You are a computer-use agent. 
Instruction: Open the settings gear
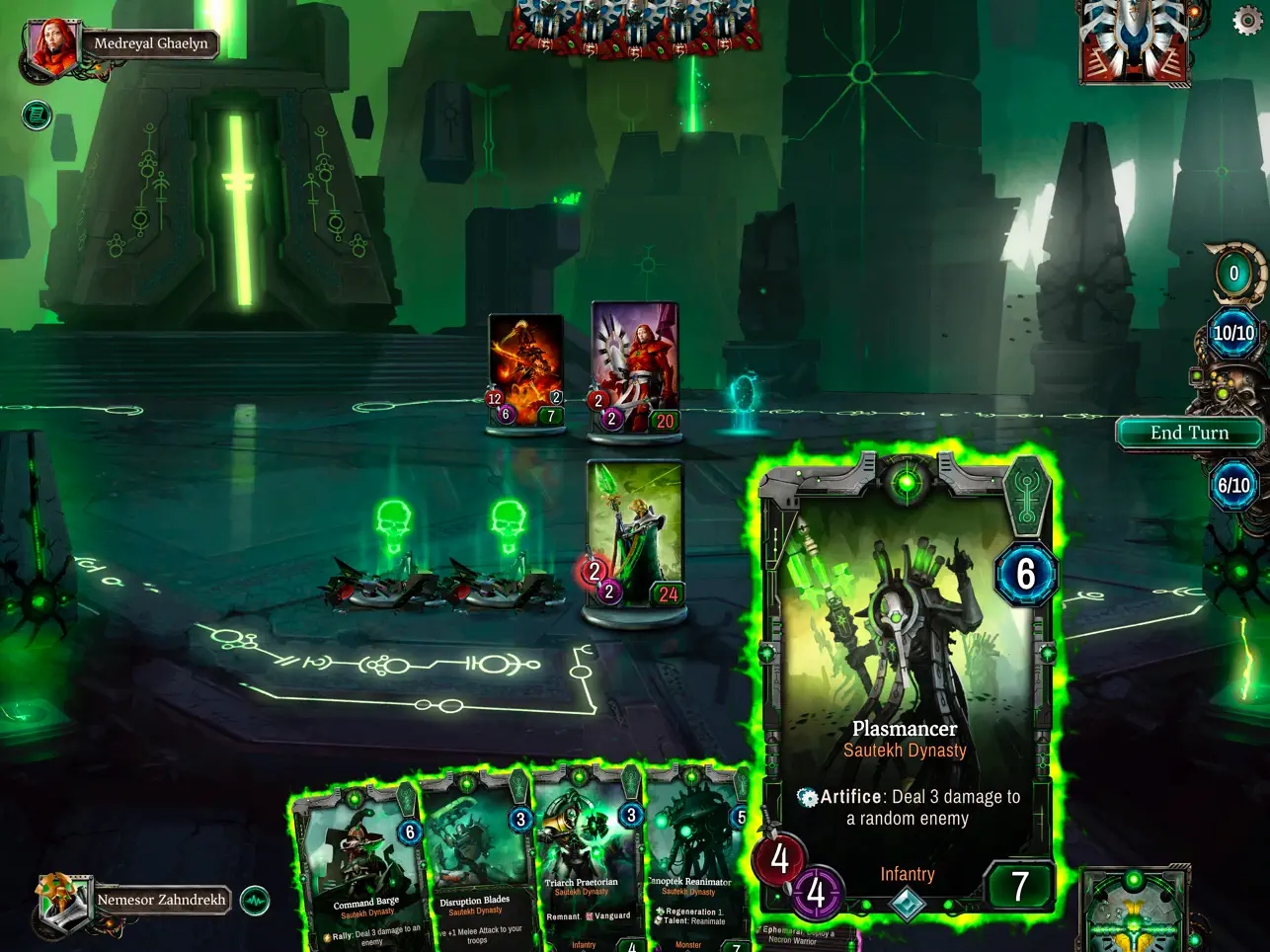pos(1246,21)
